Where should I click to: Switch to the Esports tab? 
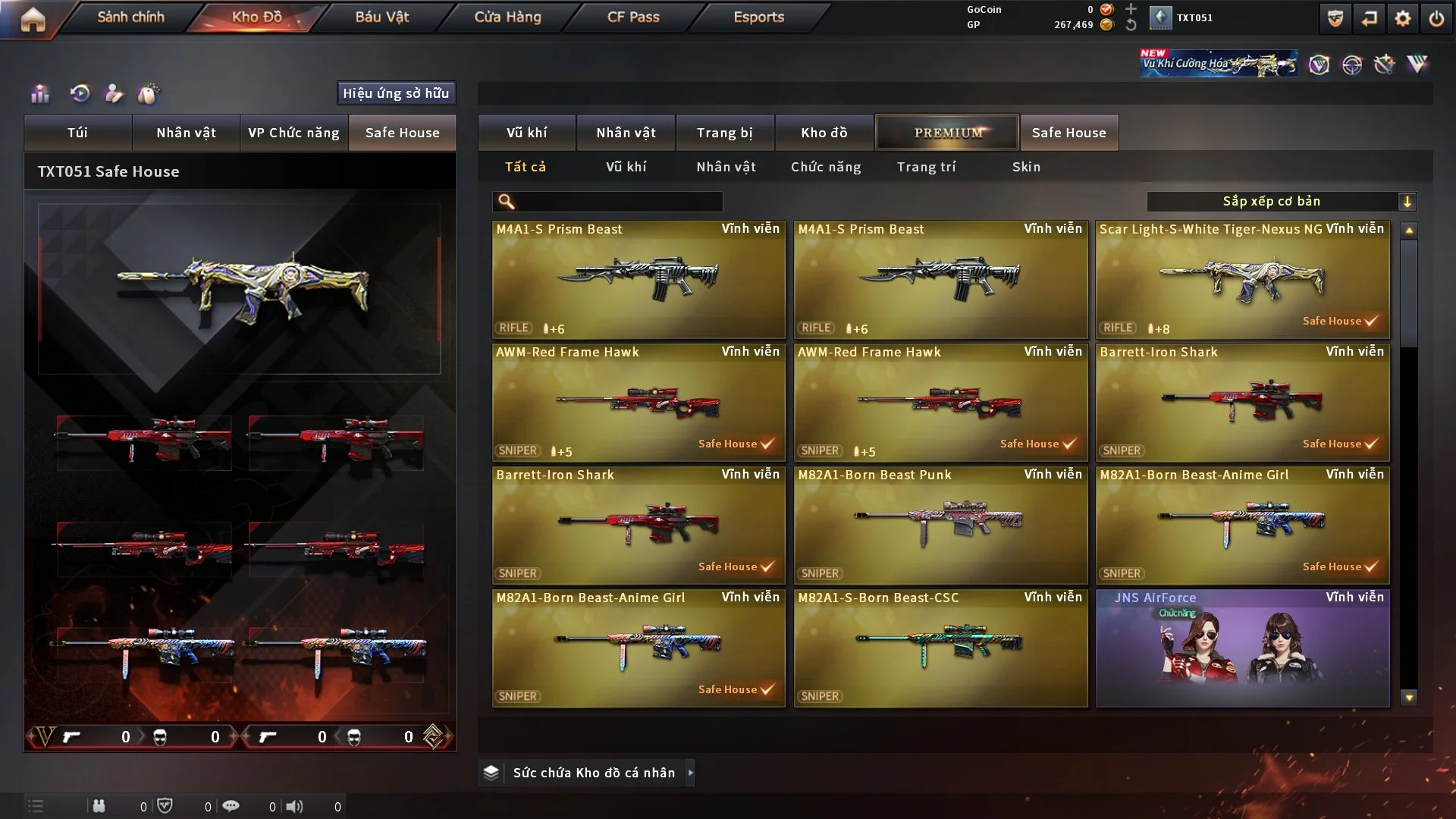[758, 17]
